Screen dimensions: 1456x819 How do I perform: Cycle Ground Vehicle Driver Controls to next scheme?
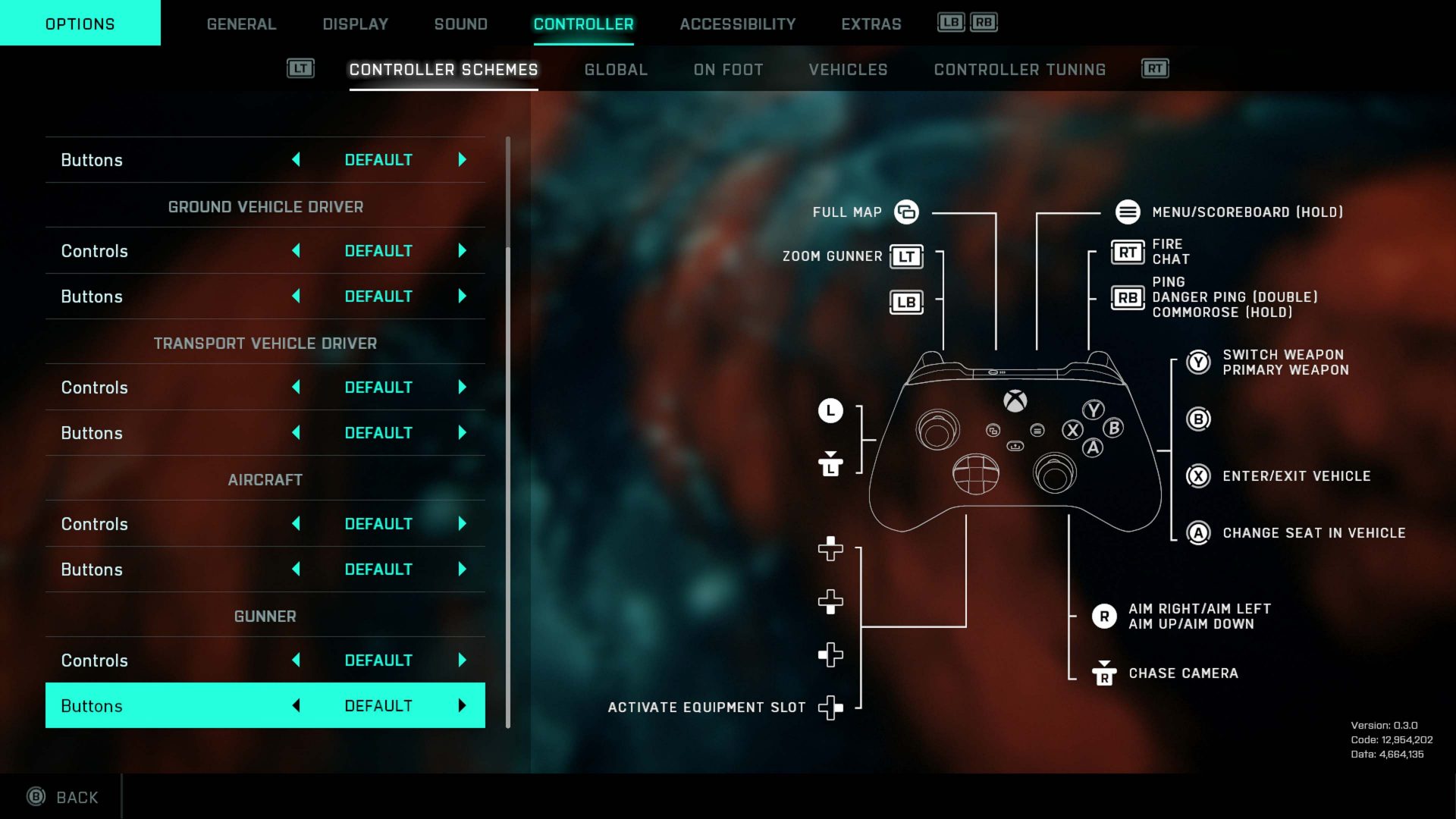coord(463,251)
